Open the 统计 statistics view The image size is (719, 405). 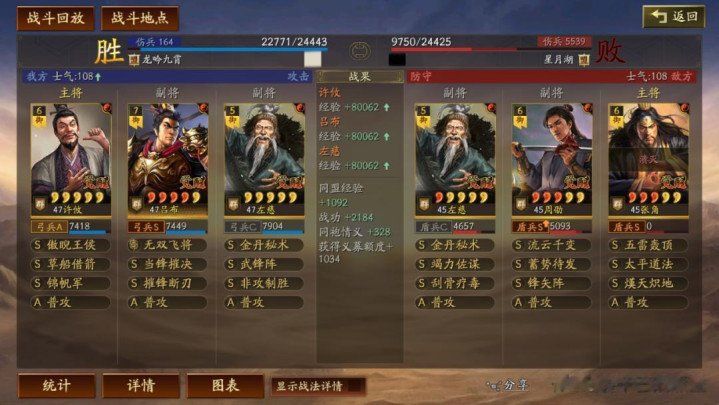56,386
